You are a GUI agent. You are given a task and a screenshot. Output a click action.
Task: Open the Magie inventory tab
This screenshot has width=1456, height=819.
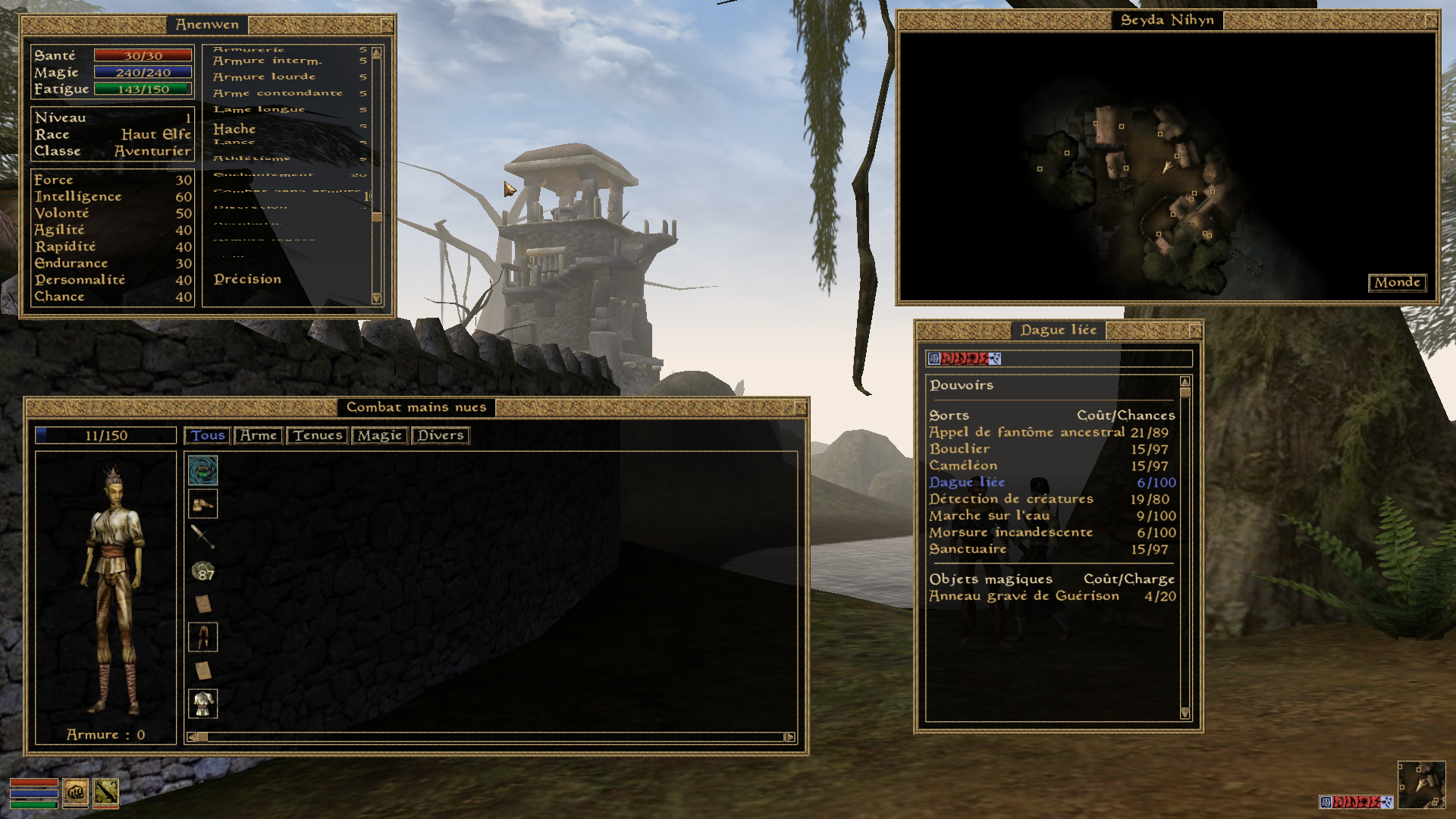[x=379, y=435]
